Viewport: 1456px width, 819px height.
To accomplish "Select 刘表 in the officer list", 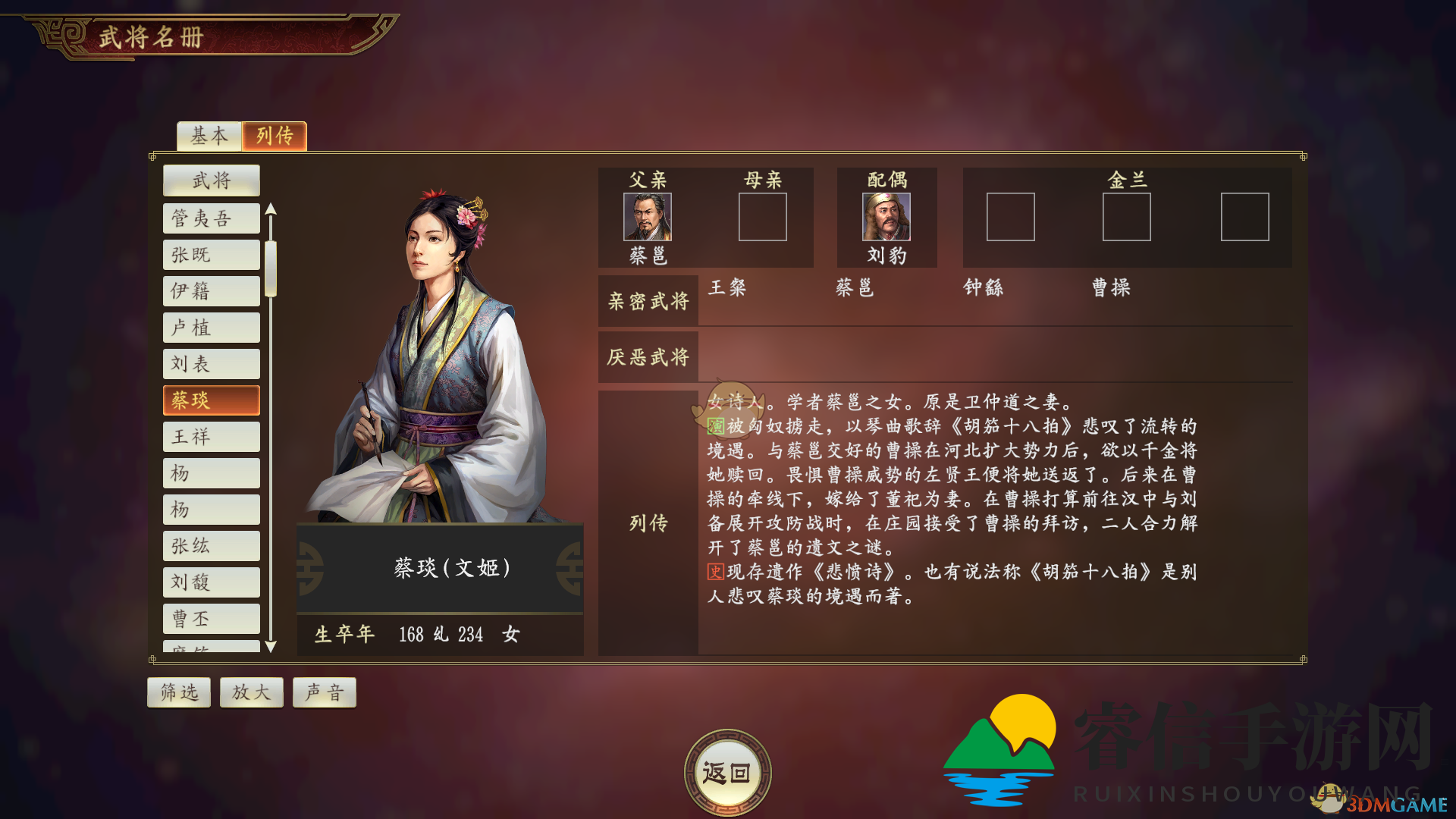I will point(212,364).
